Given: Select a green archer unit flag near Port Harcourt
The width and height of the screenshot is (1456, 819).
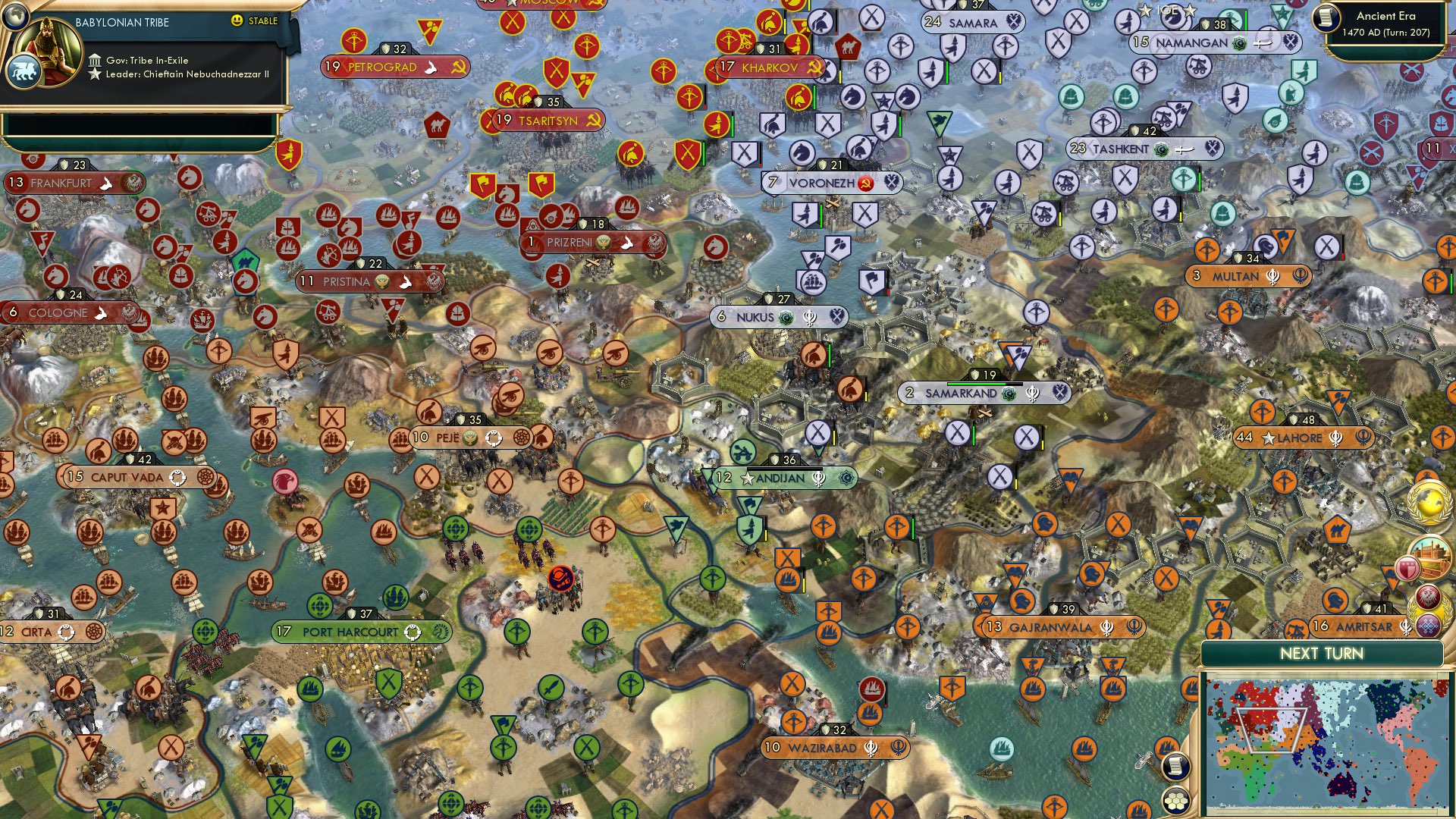Looking at the screenshot, I should (x=518, y=632).
